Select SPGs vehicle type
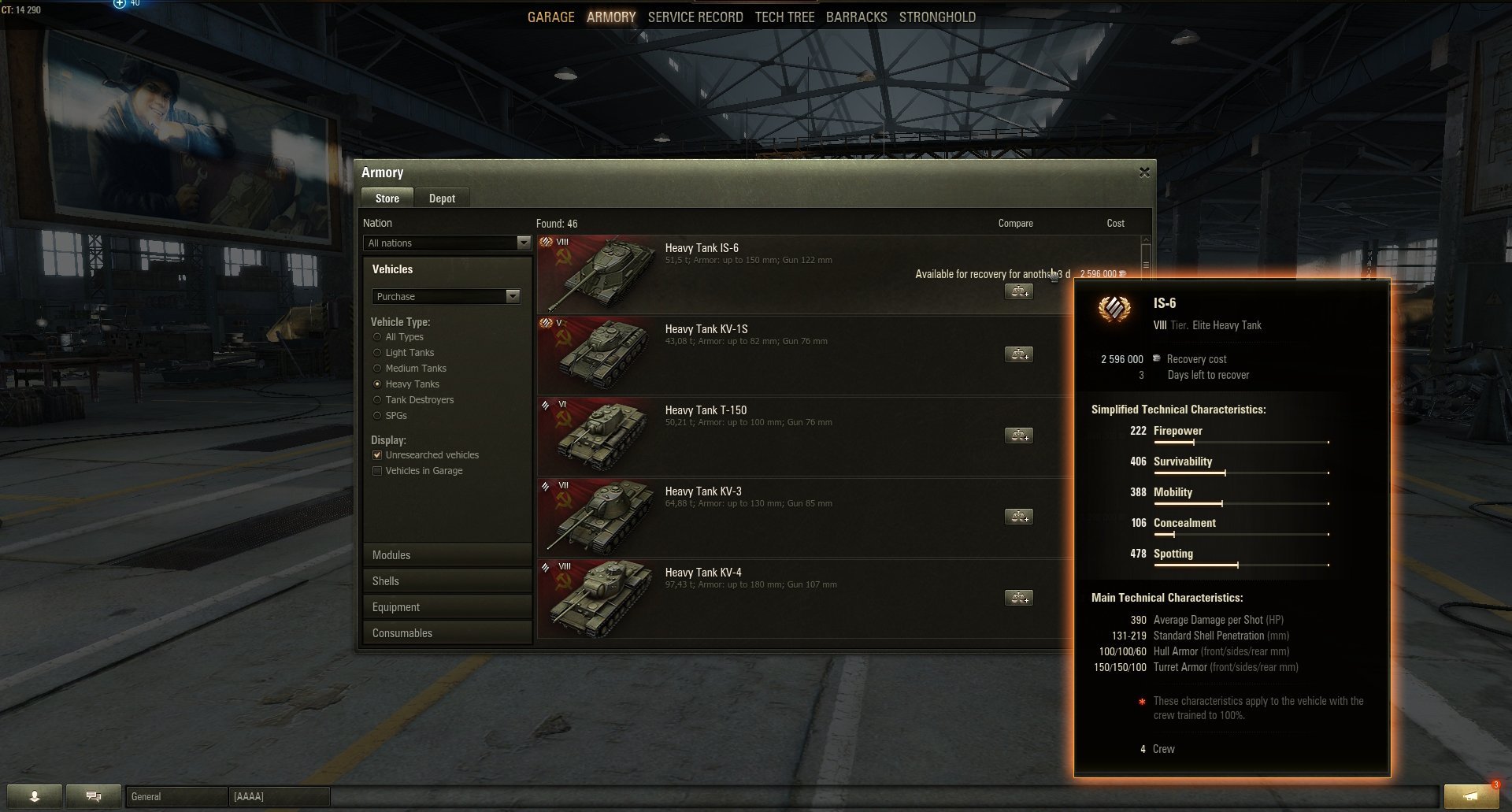This screenshot has width=1512, height=812. 378,416
